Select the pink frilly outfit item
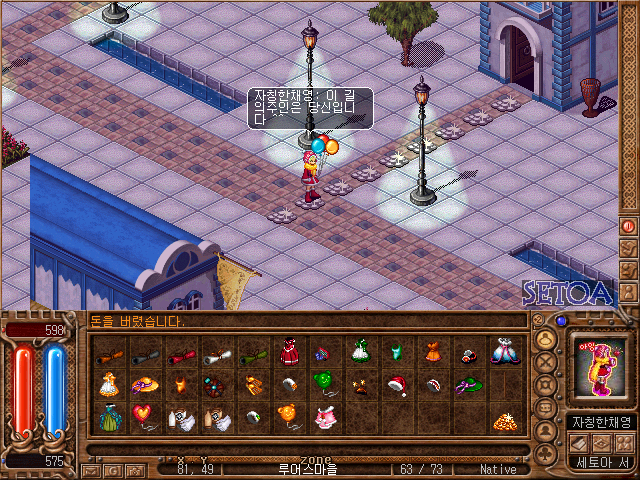 click(x=325, y=418)
